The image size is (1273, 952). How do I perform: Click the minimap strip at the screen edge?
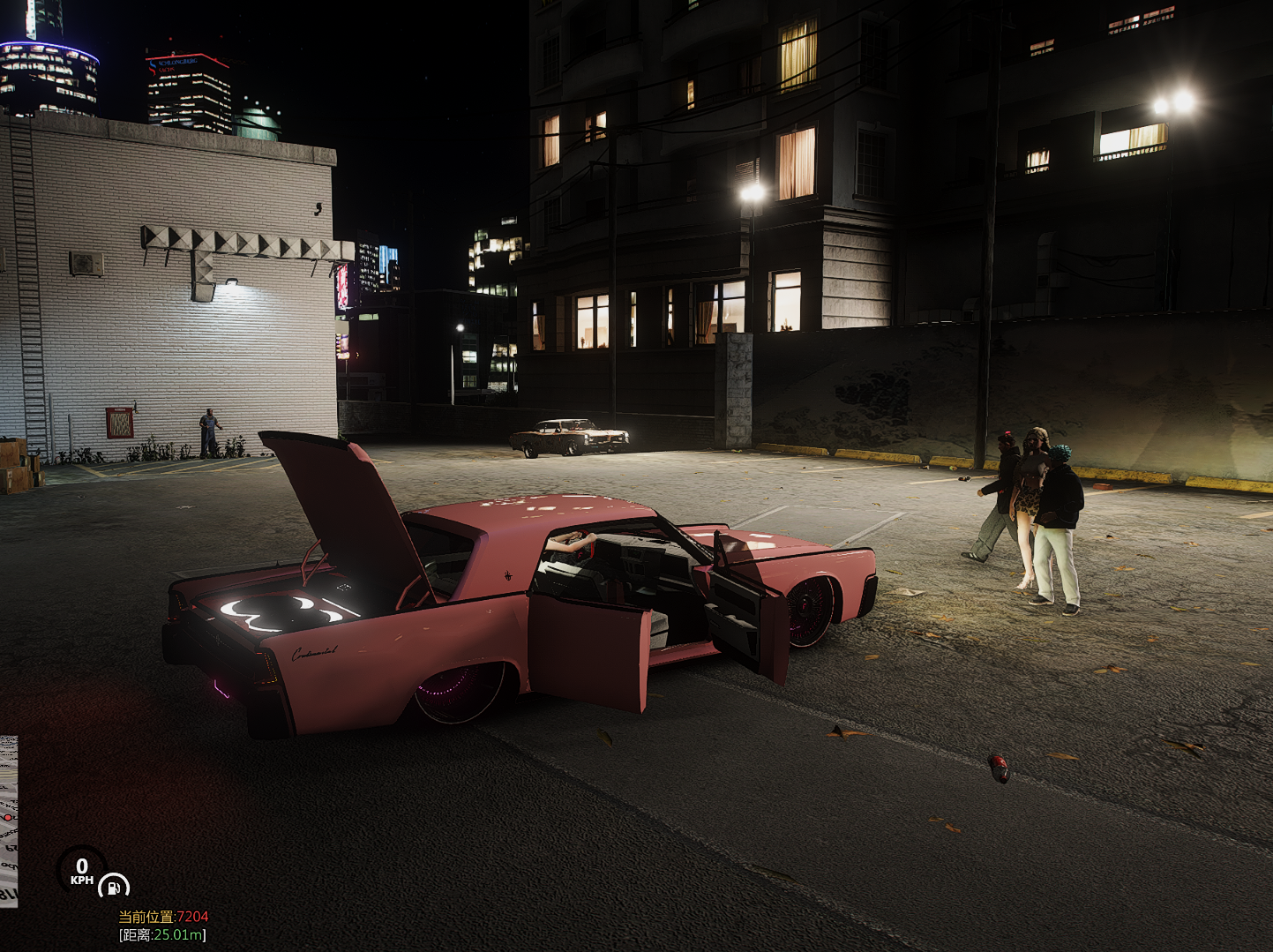pos(8,821)
